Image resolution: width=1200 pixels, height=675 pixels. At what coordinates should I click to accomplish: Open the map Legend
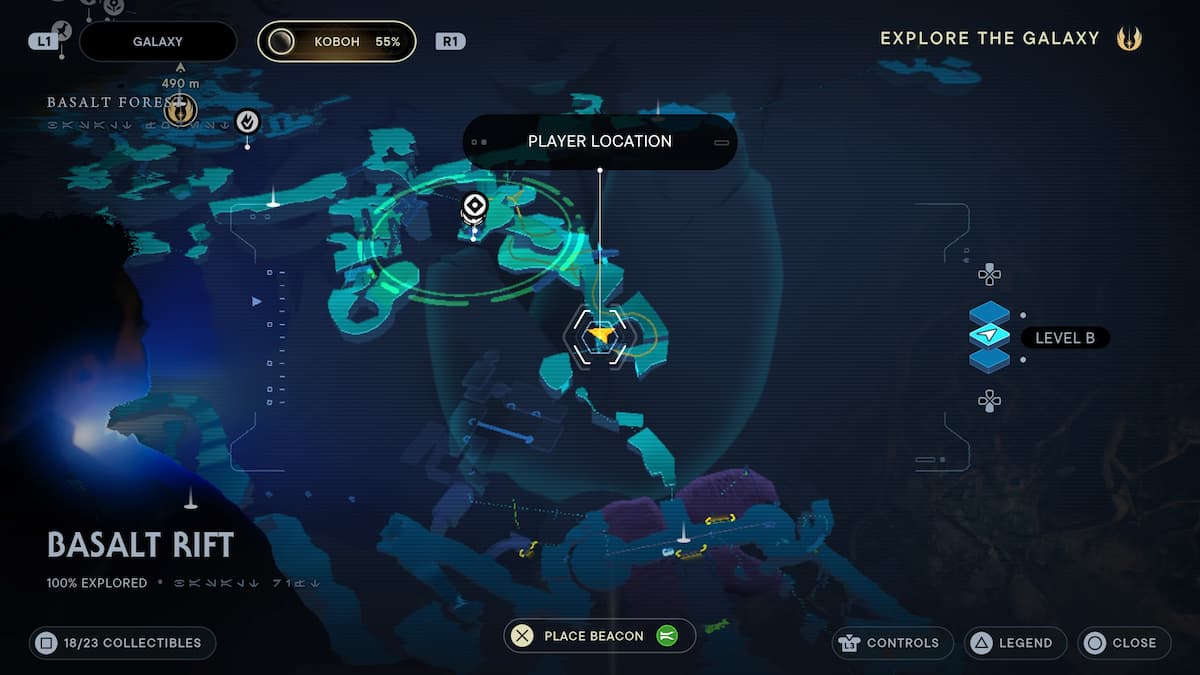pyautogui.click(x=1015, y=643)
